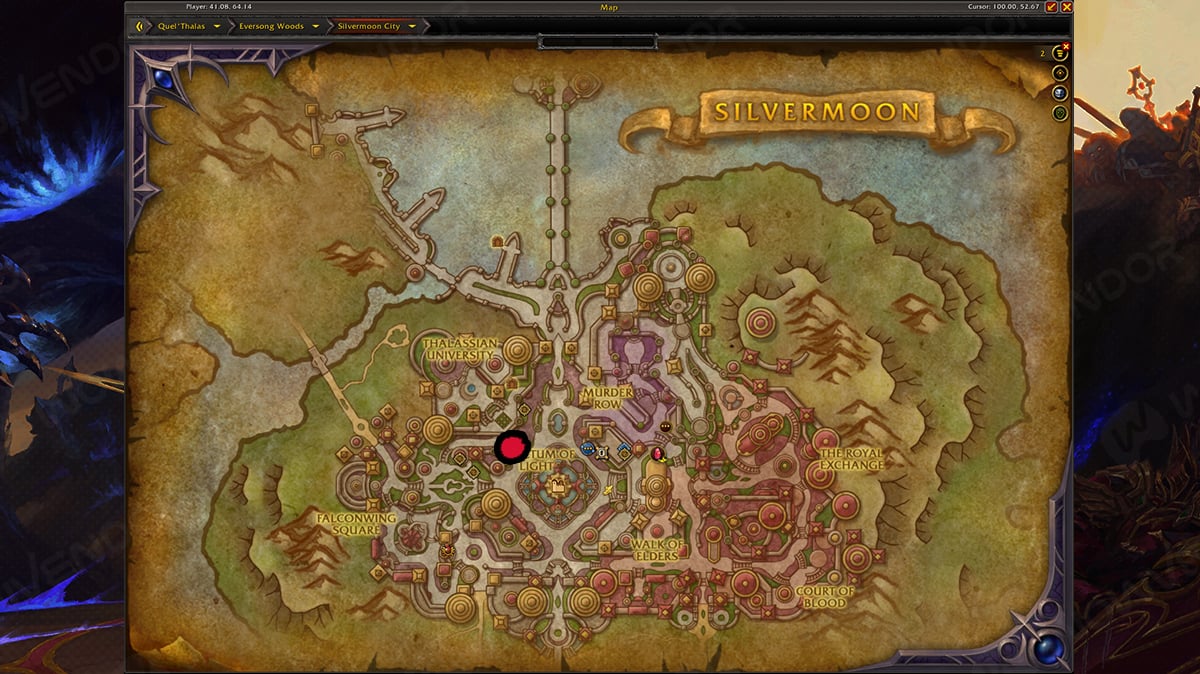This screenshot has width=1200, height=674.
Task: Click the red dot location marker
Action: point(512,447)
